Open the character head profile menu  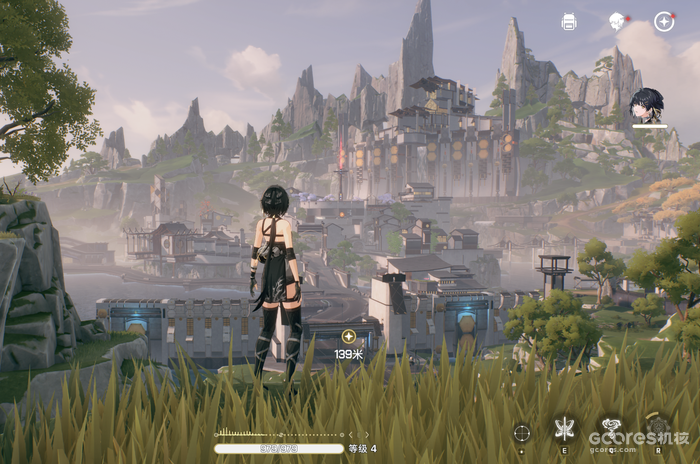click(x=616, y=21)
